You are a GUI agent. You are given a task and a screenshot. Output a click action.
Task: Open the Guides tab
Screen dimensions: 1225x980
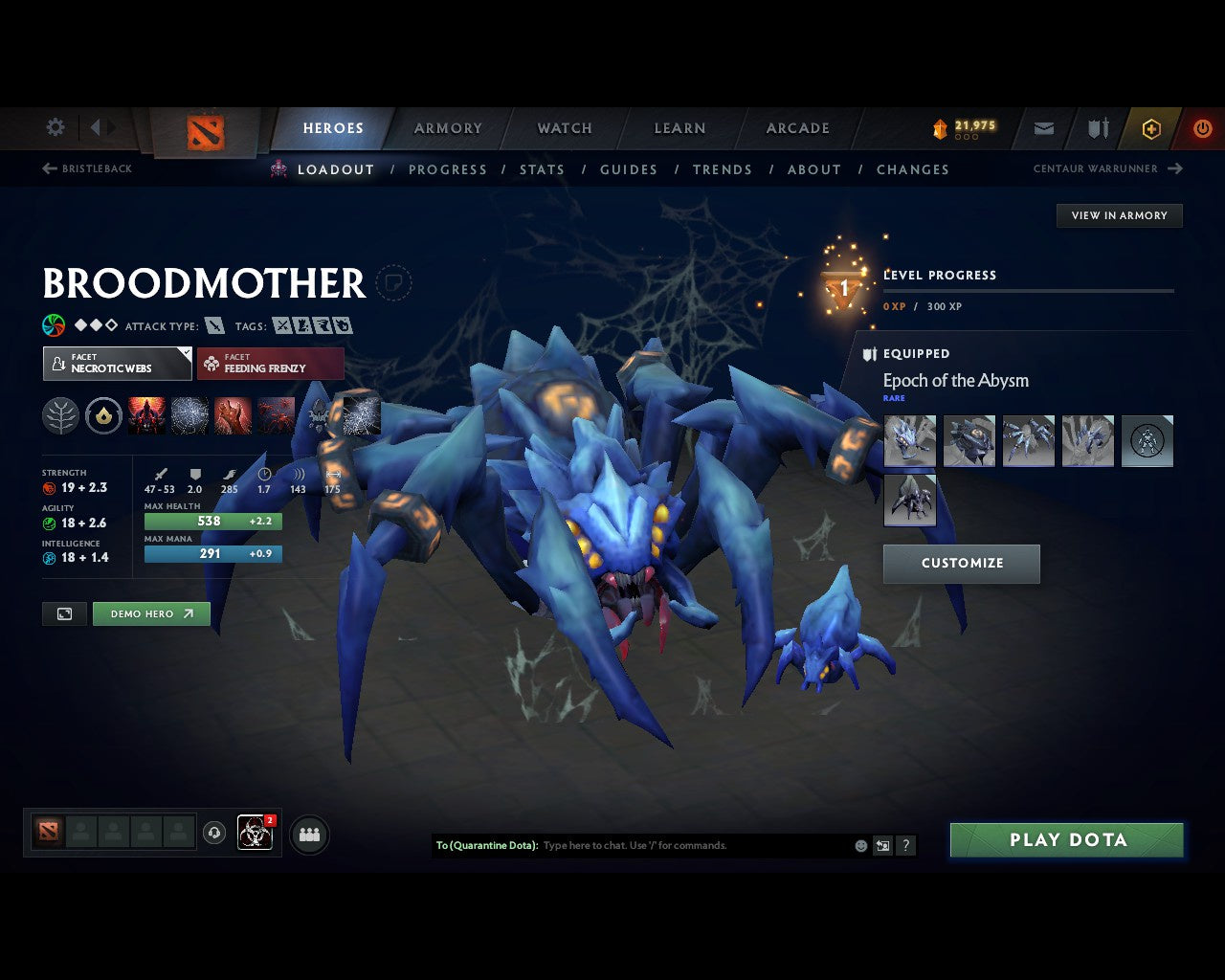[x=629, y=169]
